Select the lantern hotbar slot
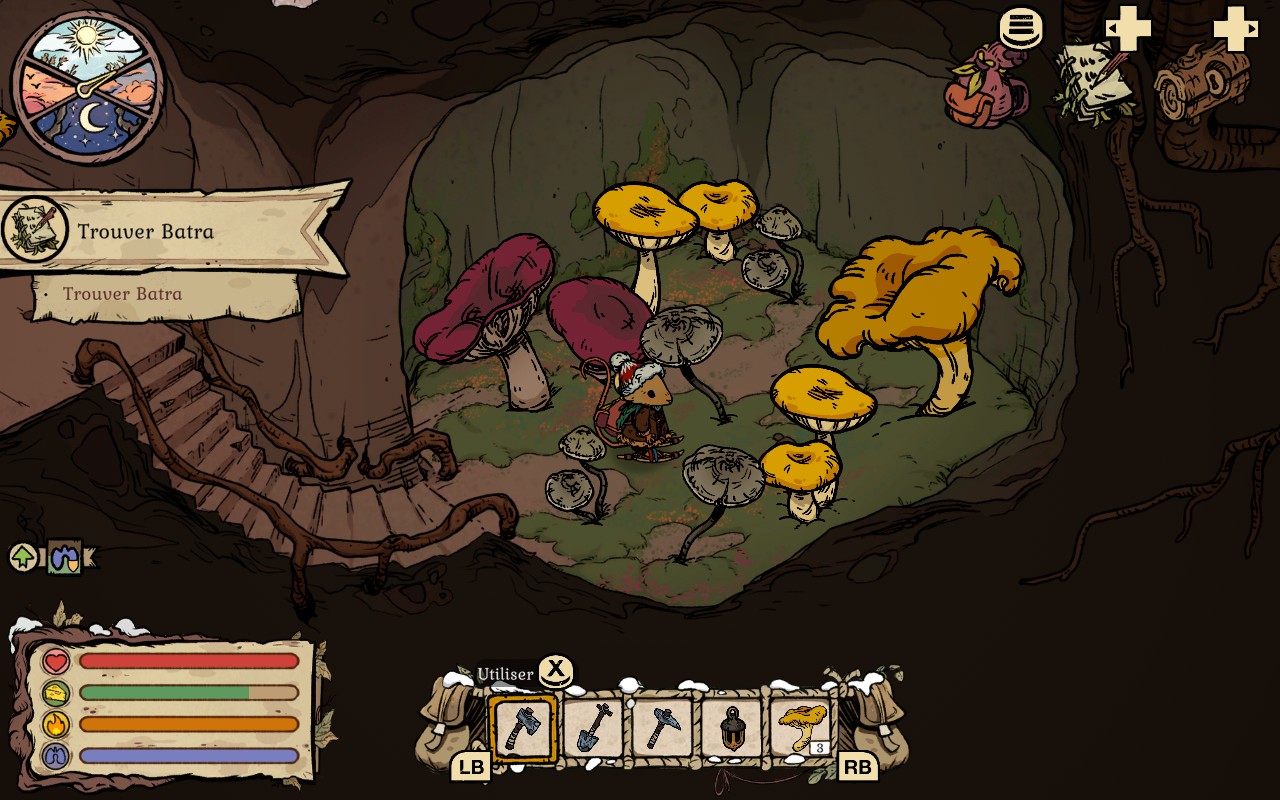 pyautogui.click(x=732, y=729)
